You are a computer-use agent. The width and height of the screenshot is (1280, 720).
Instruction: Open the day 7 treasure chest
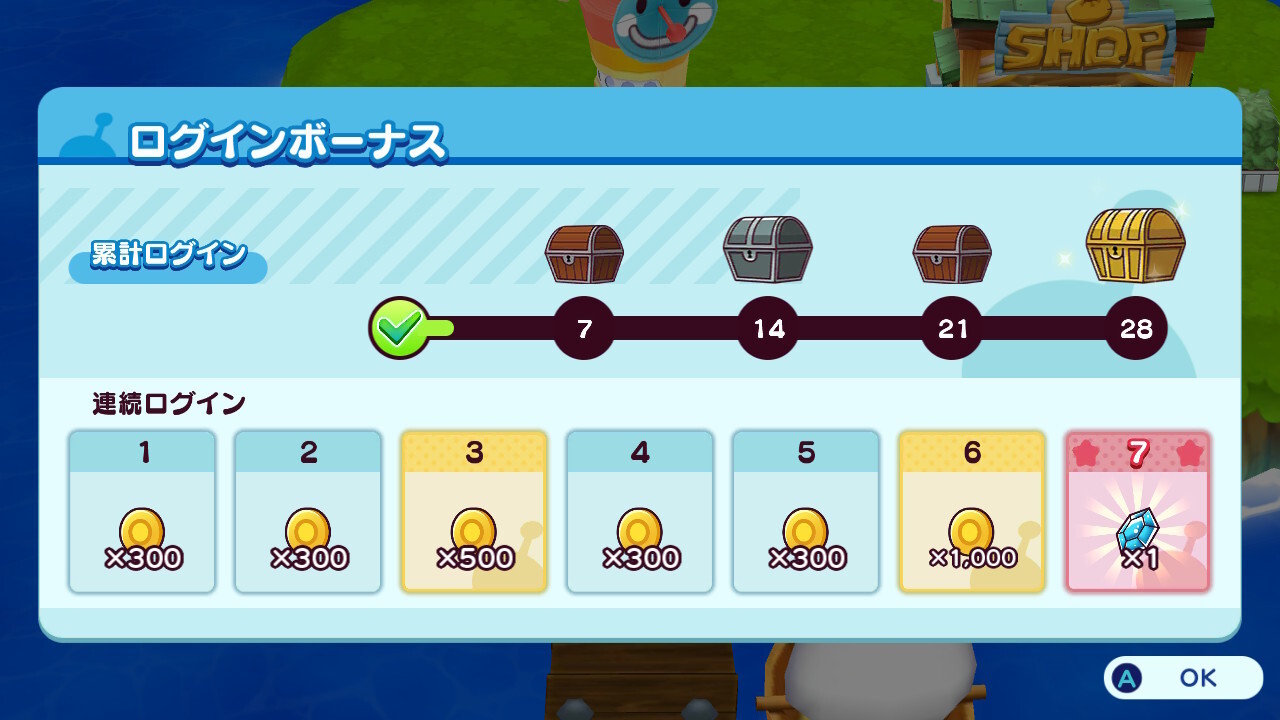[585, 252]
